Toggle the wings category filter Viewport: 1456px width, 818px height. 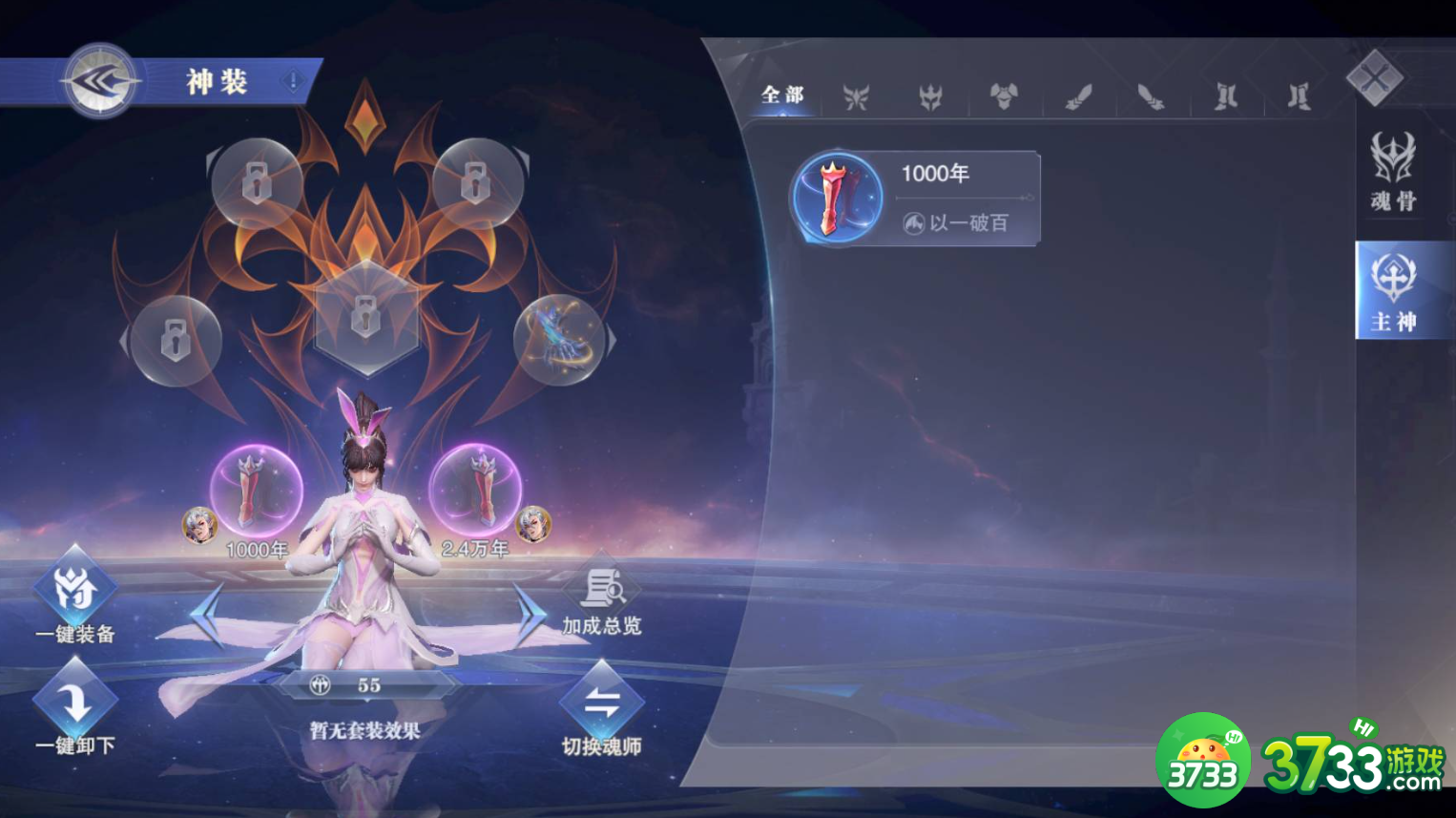click(x=856, y=95)
